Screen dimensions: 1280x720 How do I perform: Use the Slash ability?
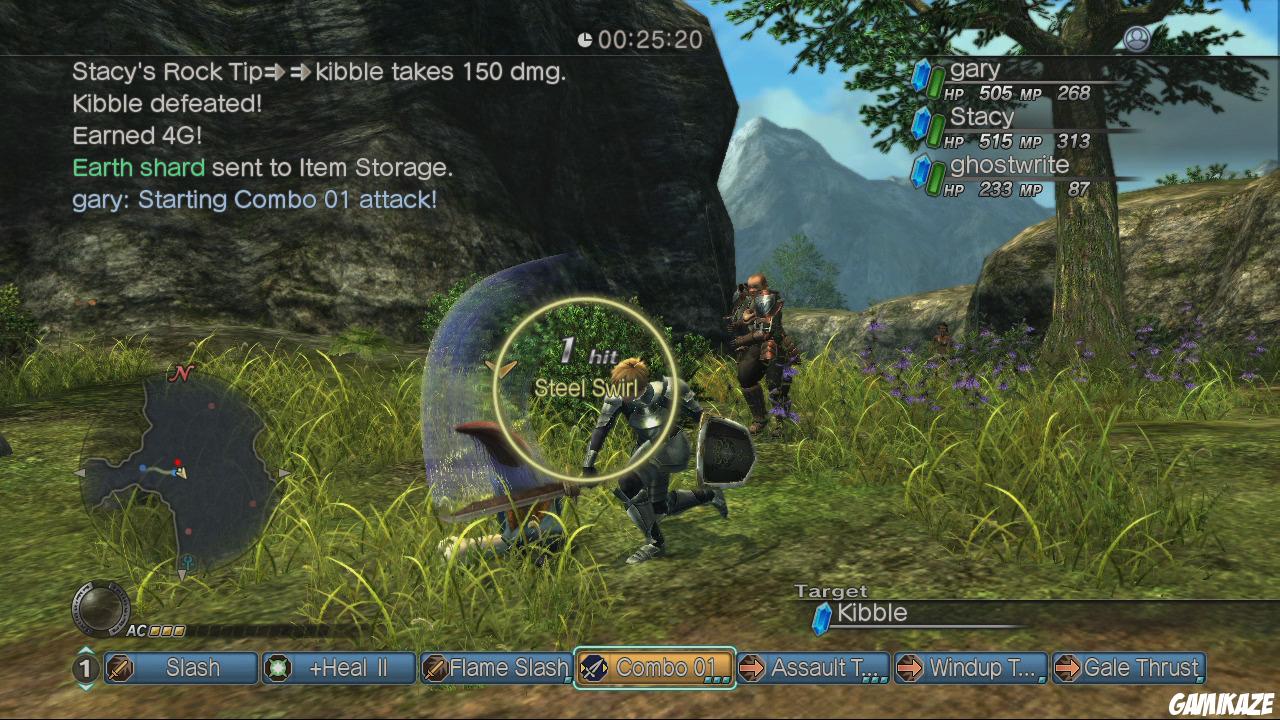(x=181, y=668)
